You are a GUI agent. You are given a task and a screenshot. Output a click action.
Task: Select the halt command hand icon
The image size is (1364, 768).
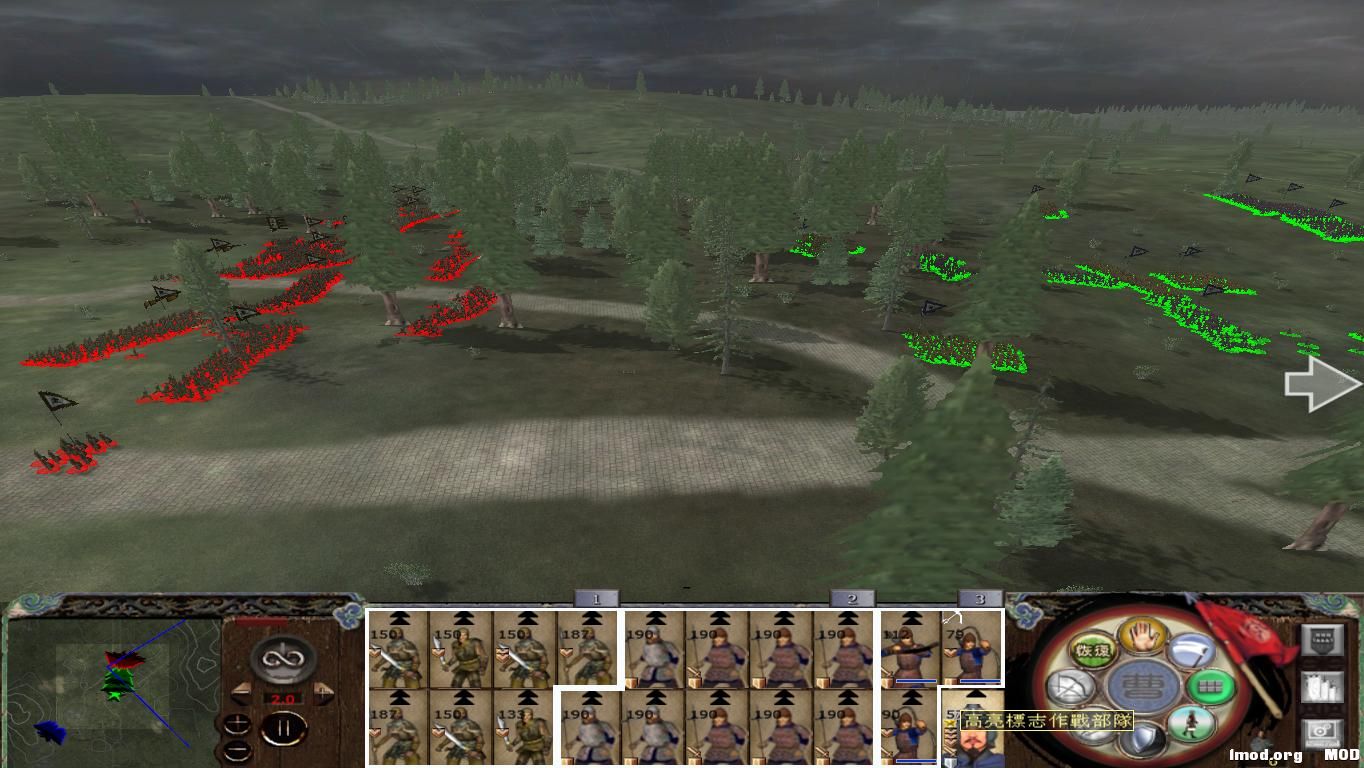(1141, 635)
